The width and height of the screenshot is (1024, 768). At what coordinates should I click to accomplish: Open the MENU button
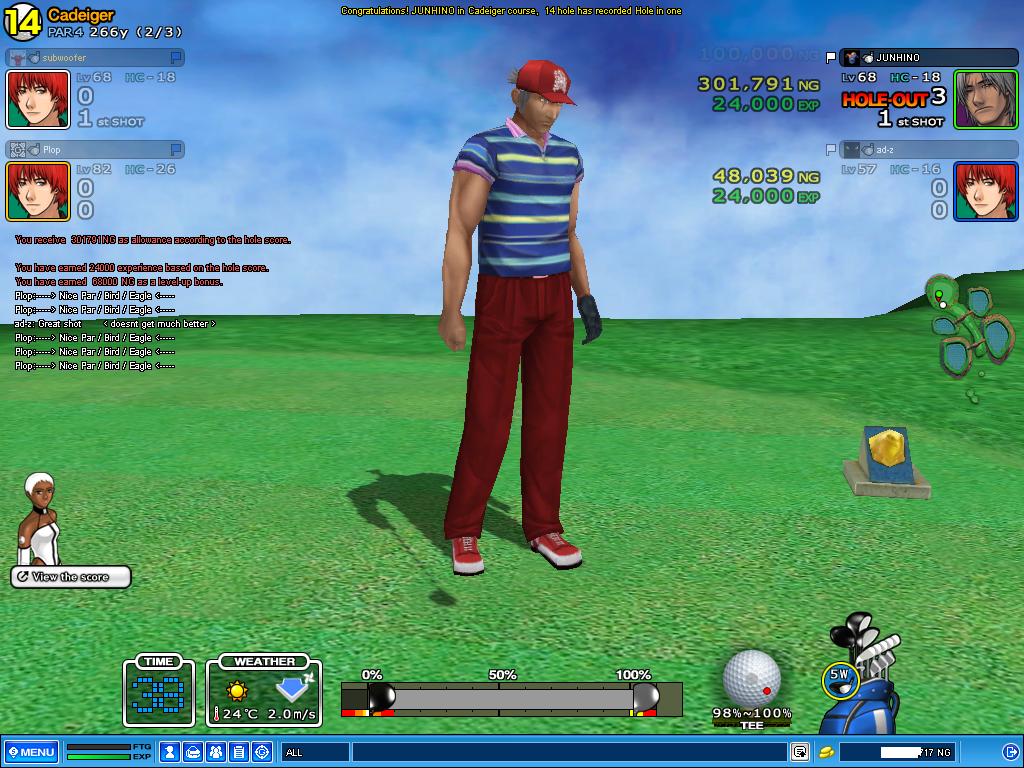(31, 752)
